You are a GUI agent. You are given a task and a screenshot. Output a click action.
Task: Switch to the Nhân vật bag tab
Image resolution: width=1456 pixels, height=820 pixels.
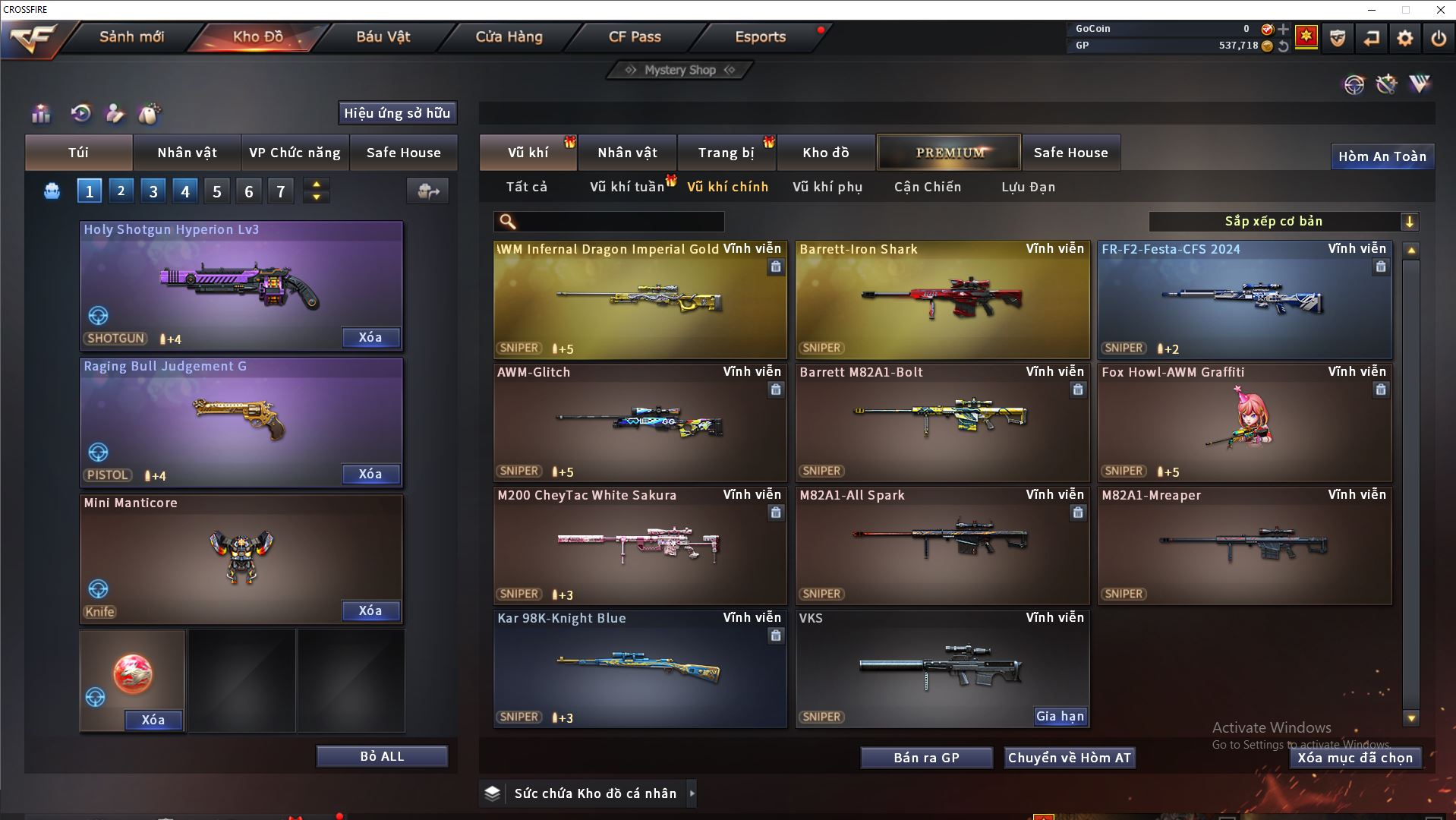click(x=187, y=153)
